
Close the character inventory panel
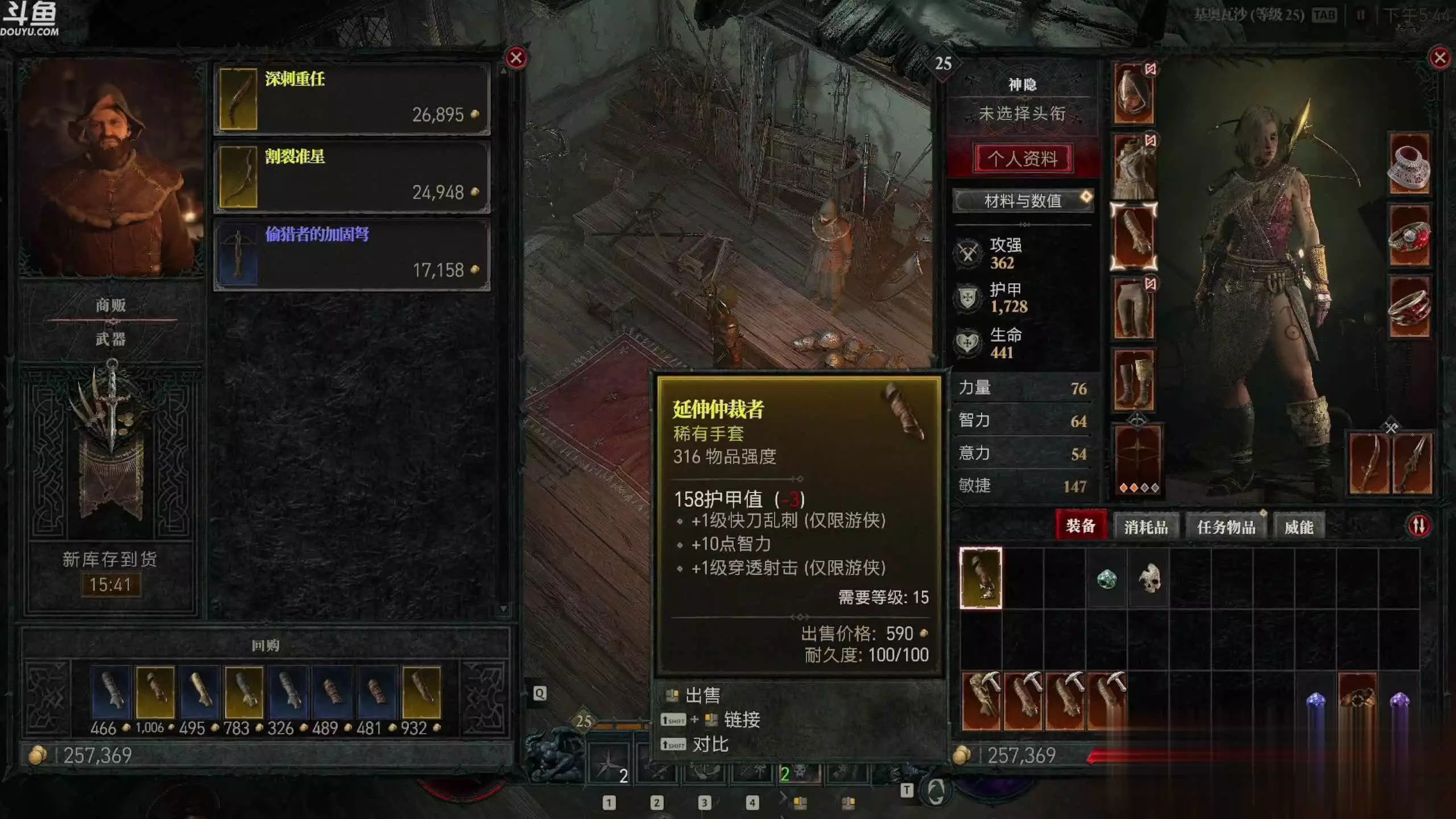point(1440,58)
